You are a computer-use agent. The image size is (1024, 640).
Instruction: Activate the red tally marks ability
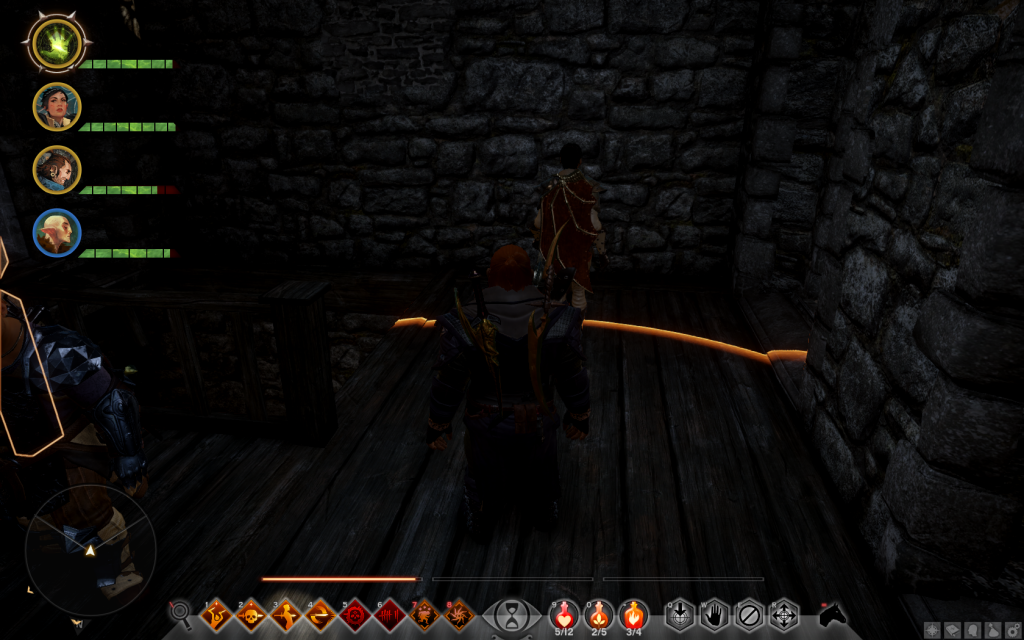click(390, 613)
